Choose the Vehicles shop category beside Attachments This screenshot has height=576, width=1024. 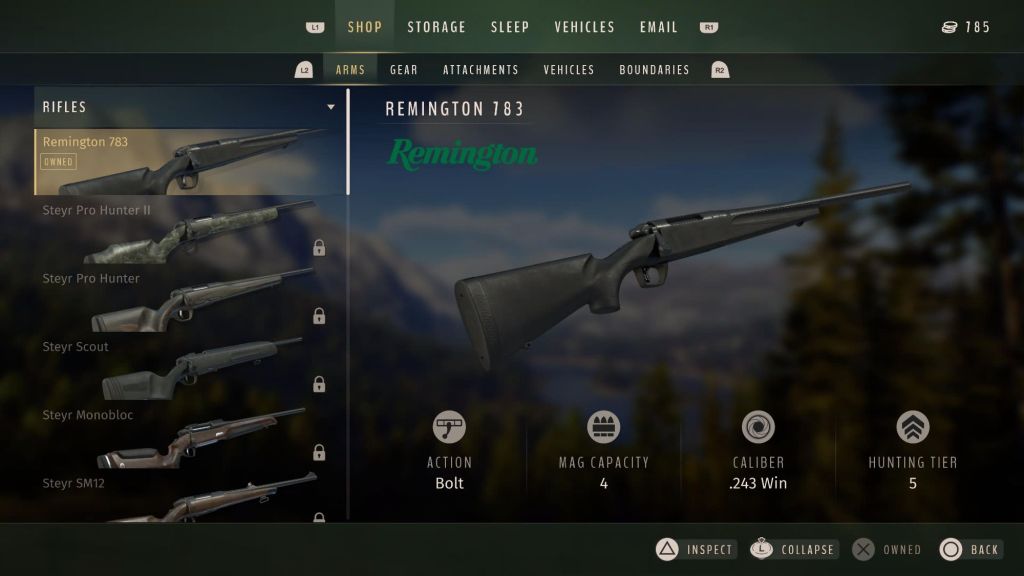click(569, 70)
